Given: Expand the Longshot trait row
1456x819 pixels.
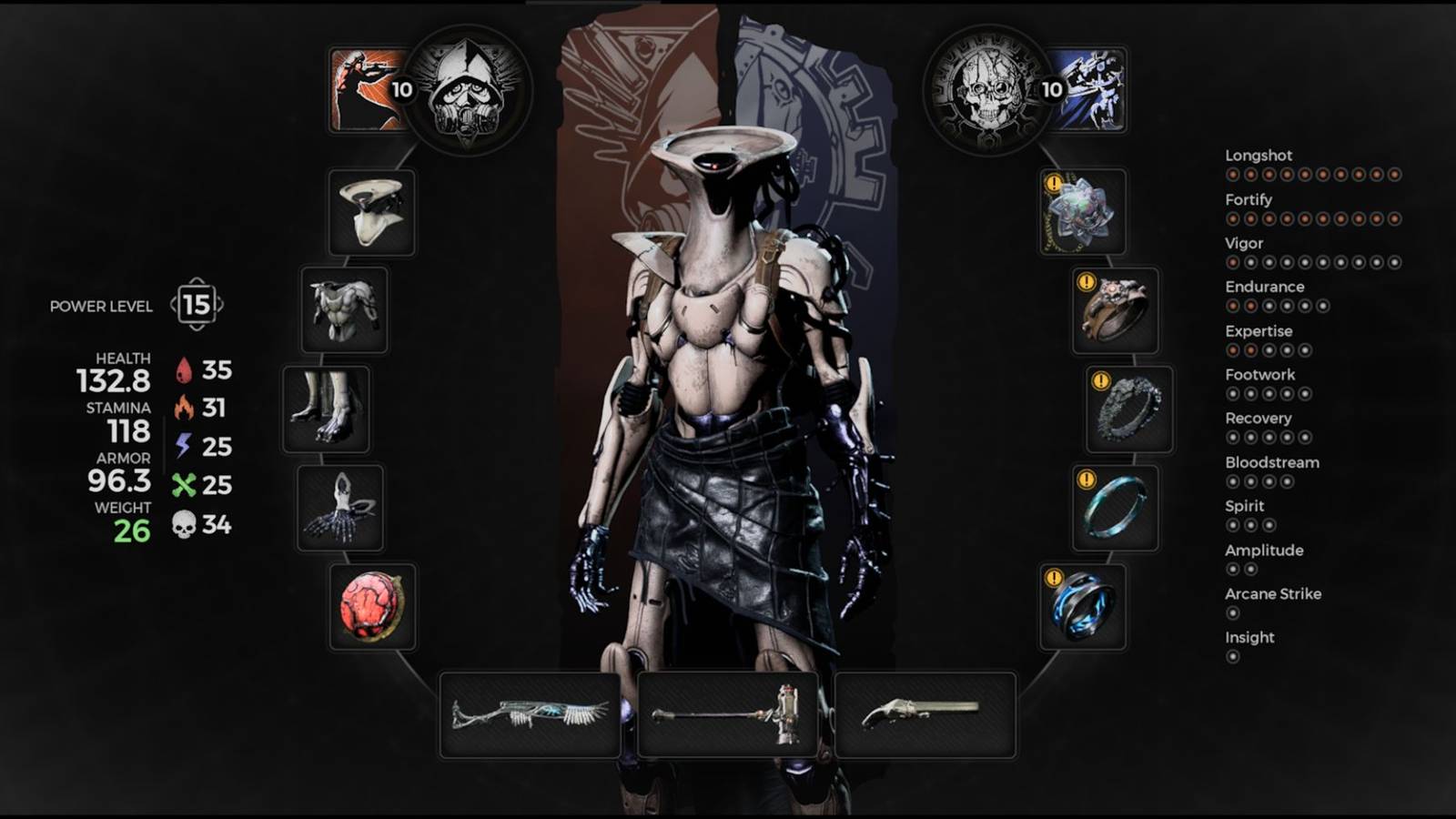Looking at the screenshot, I should [x=1259, y=156].
